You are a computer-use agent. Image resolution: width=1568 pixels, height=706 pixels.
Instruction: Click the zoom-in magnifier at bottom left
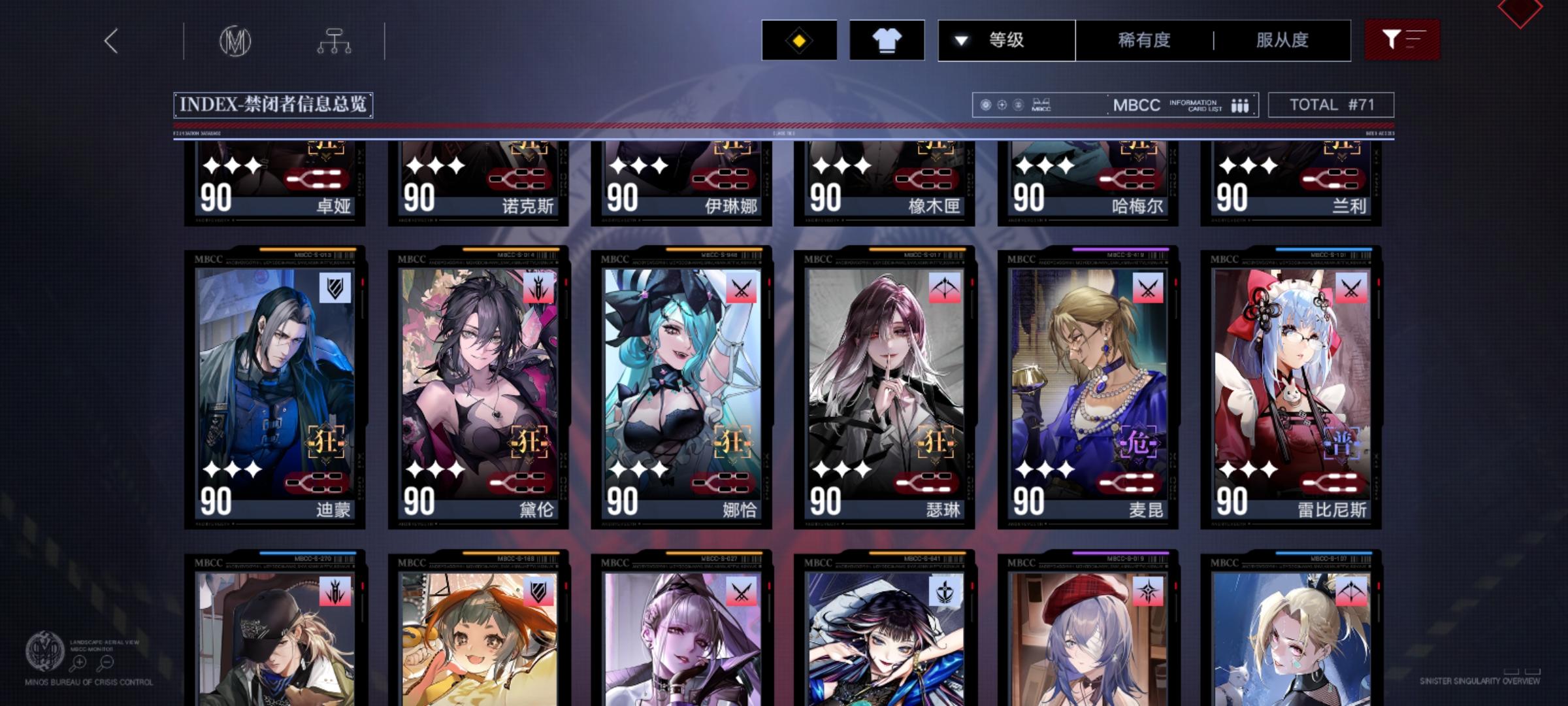pyautogui.click(x=79, y=662)
